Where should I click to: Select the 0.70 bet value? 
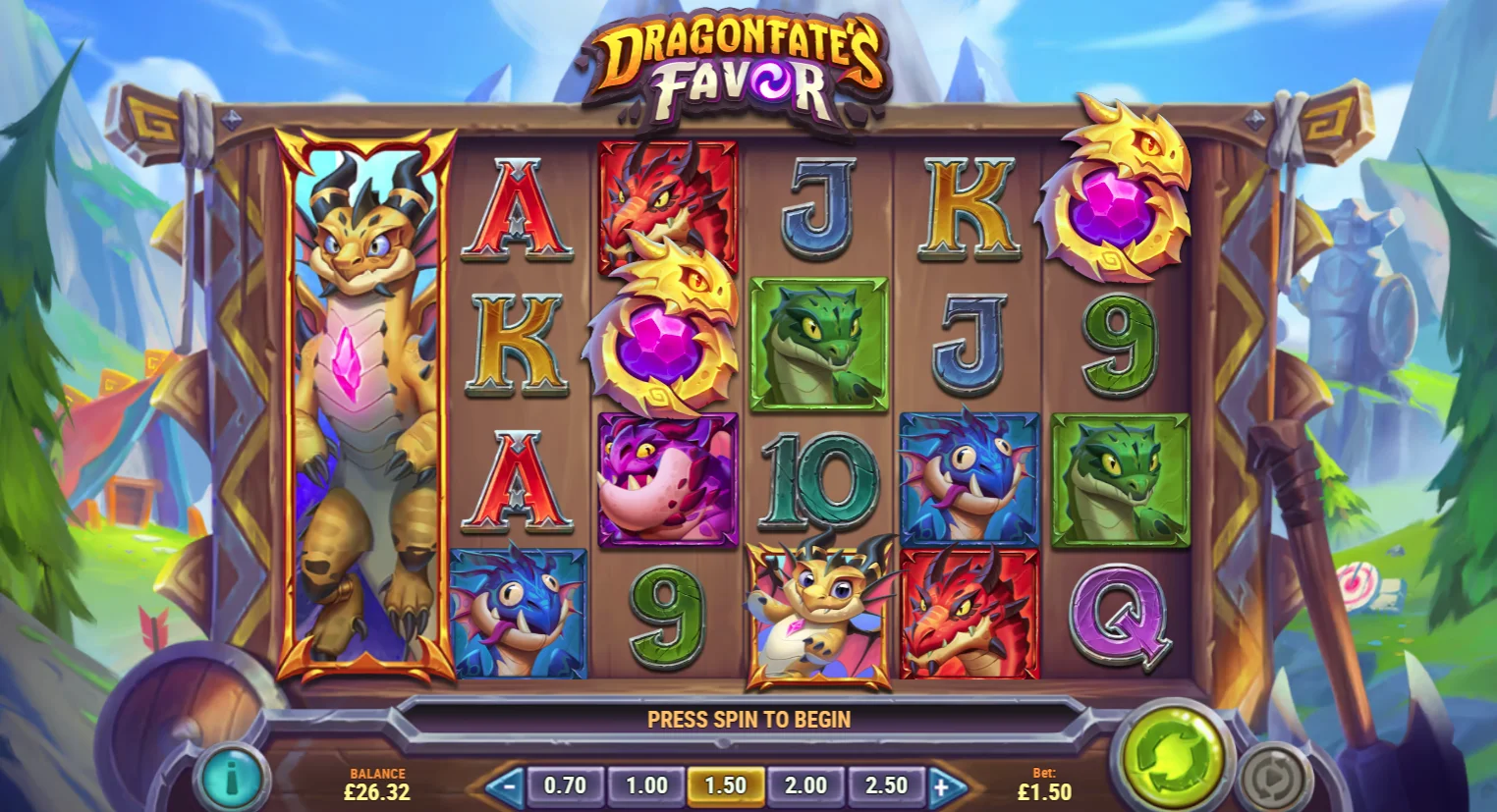(x=566, y=785)
